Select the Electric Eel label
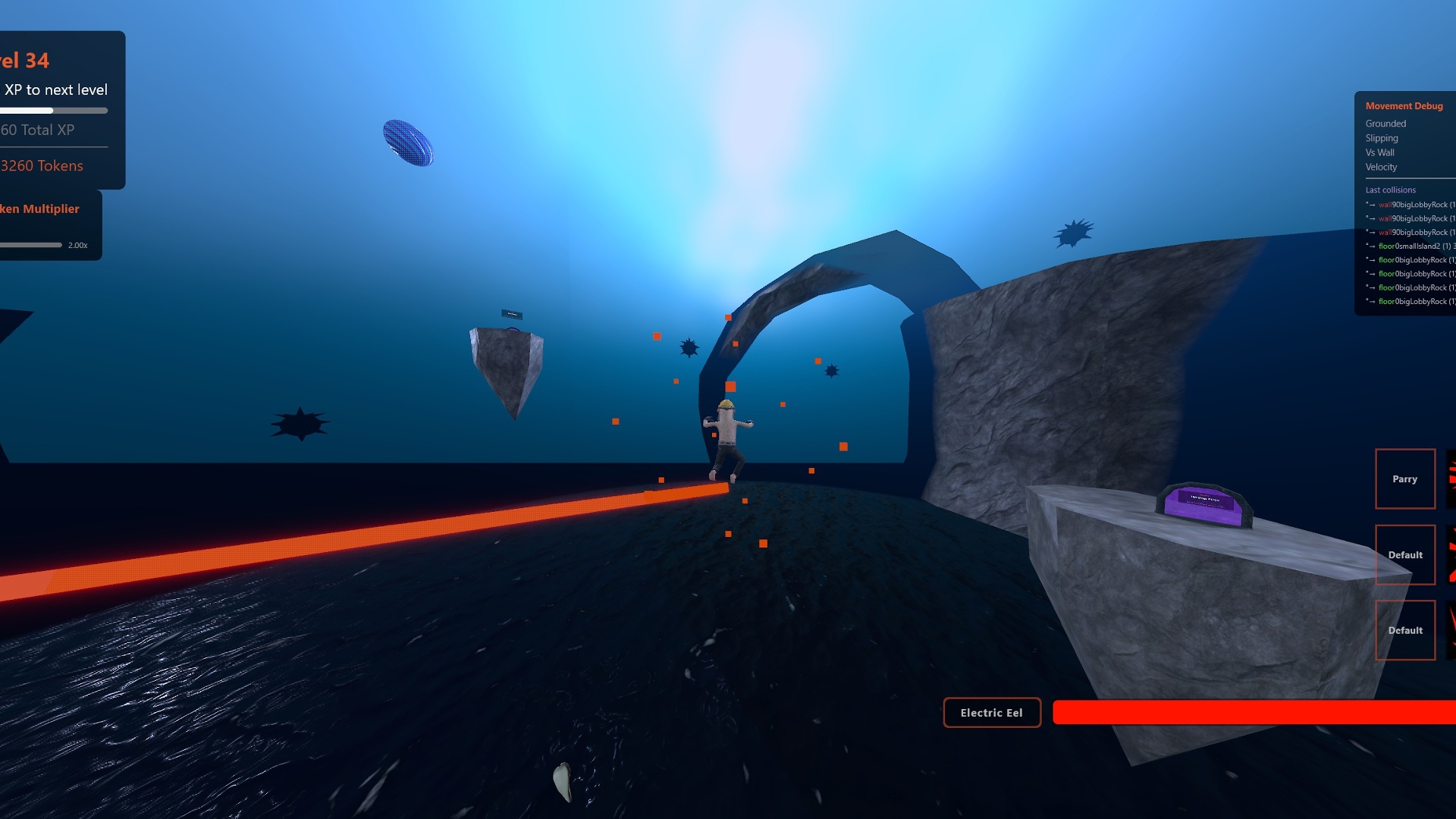 coord(991,713)
